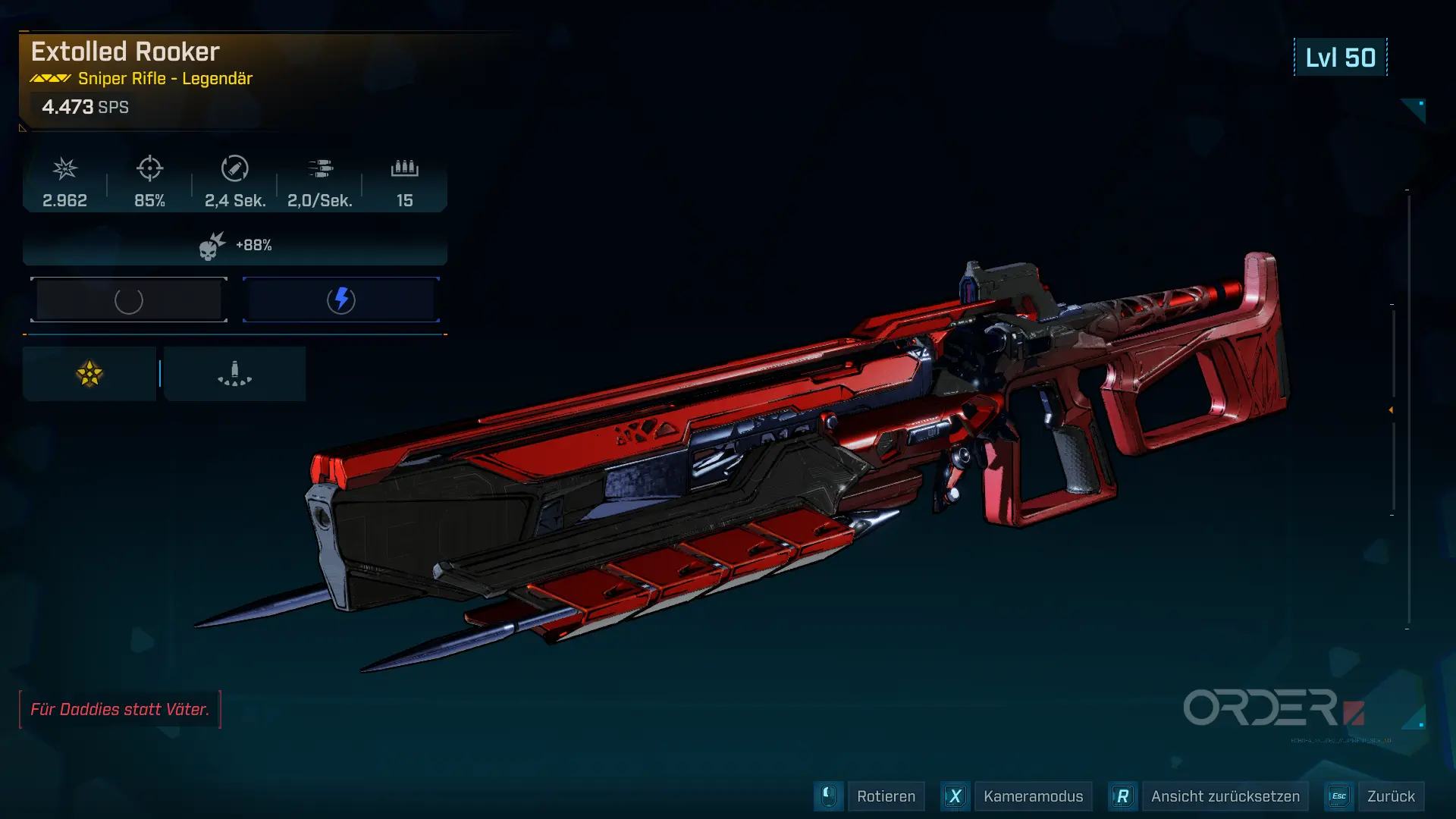This screenshot has height=819, width=1456.
Task: Inspect the yellow star emblem perk
Action: (89, 374)
